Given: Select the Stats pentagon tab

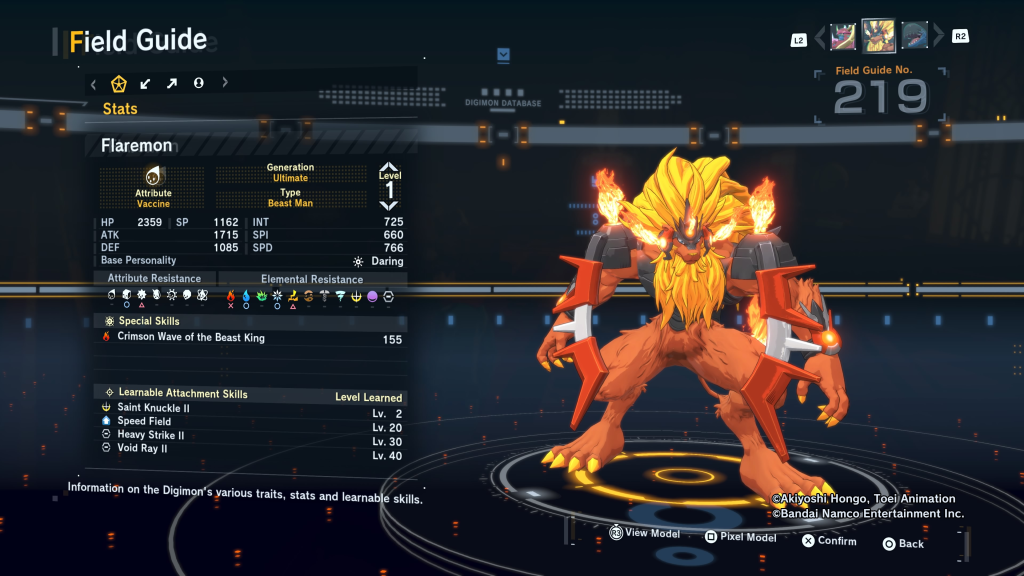Looking at the screenshot, I should (x=119, y=83).
